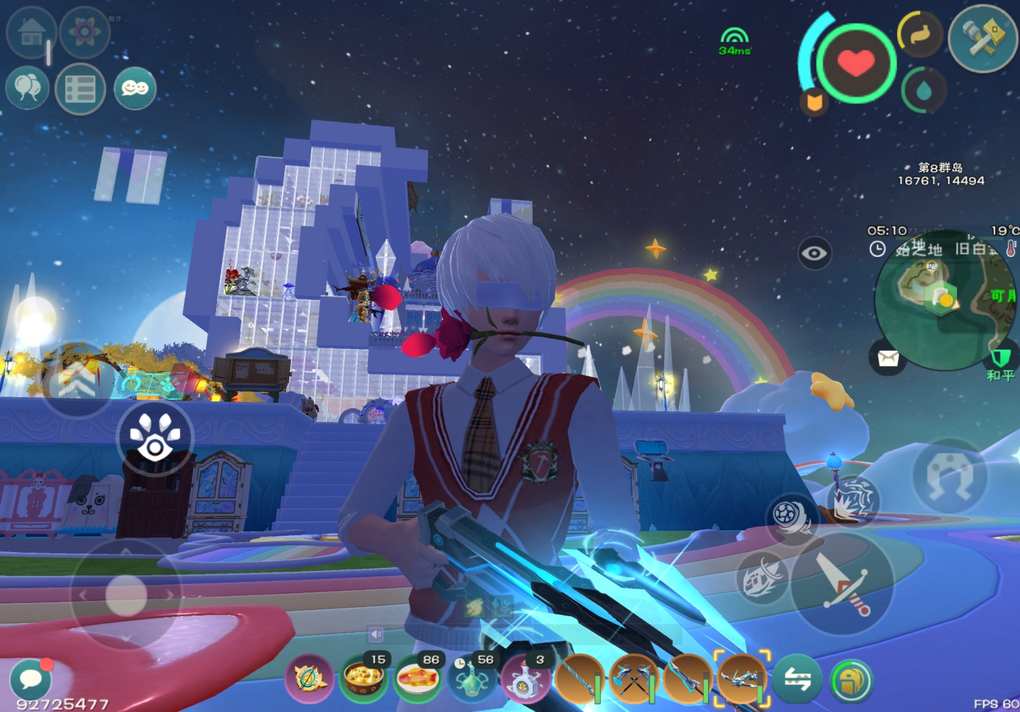Open the crafting tools button
This screenshot has width=1020, height=712.
coord(982,38)
